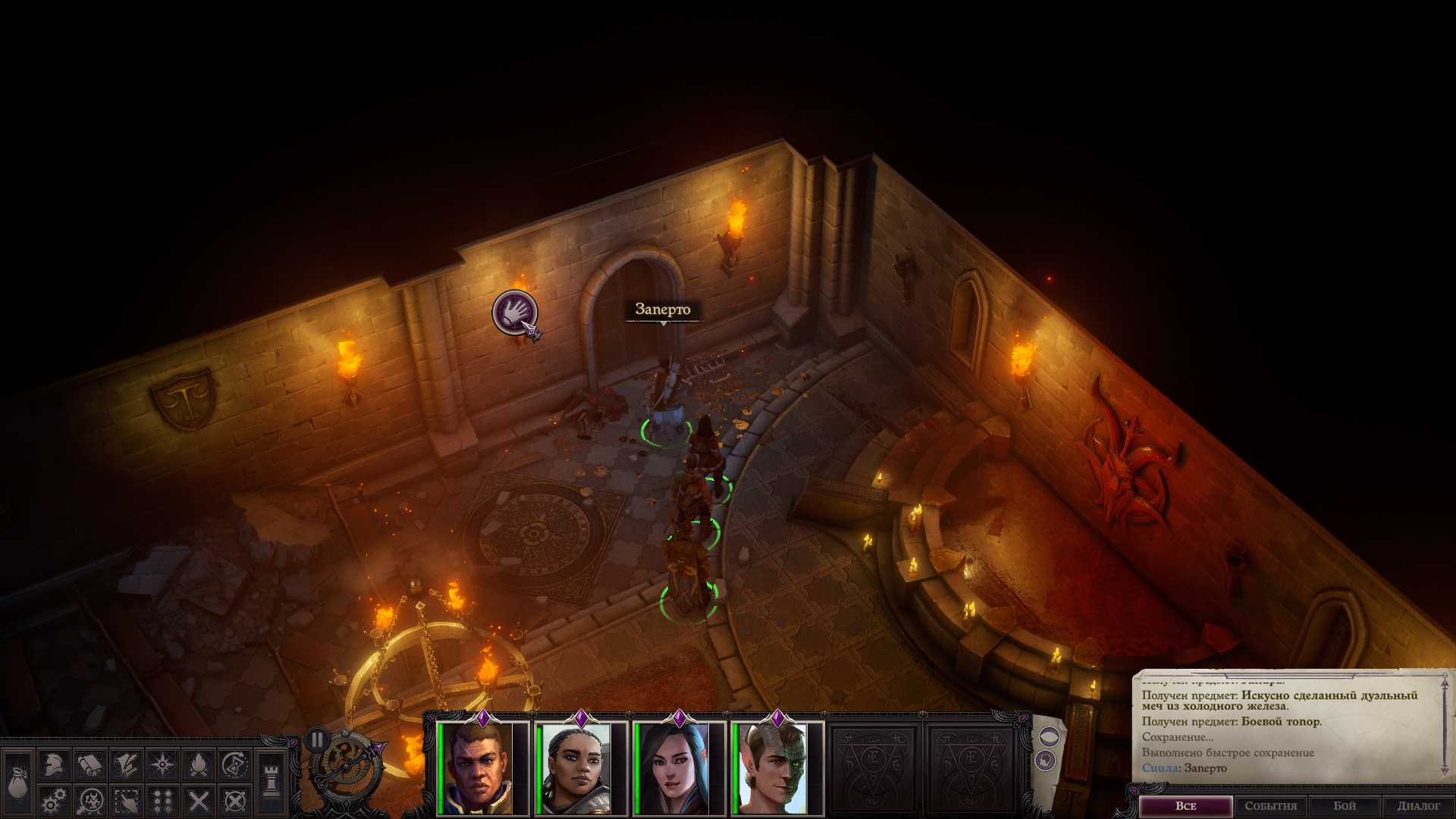Switch log to the Диалог tab

coord(1418,806)
